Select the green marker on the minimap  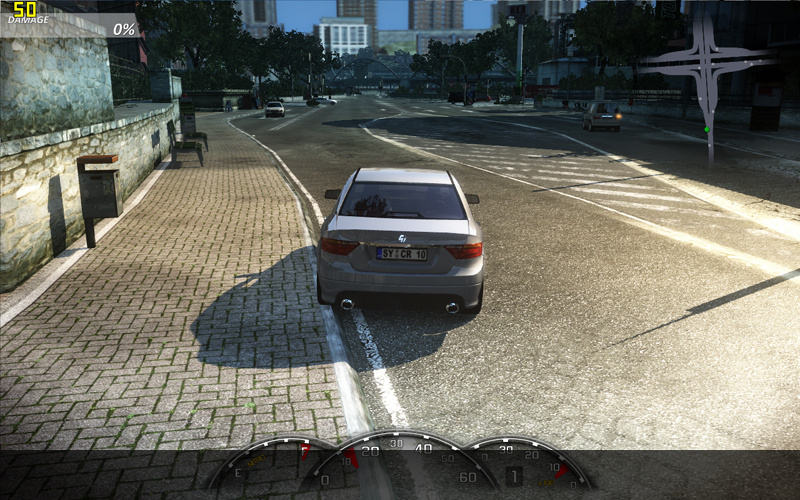[707, 129]
